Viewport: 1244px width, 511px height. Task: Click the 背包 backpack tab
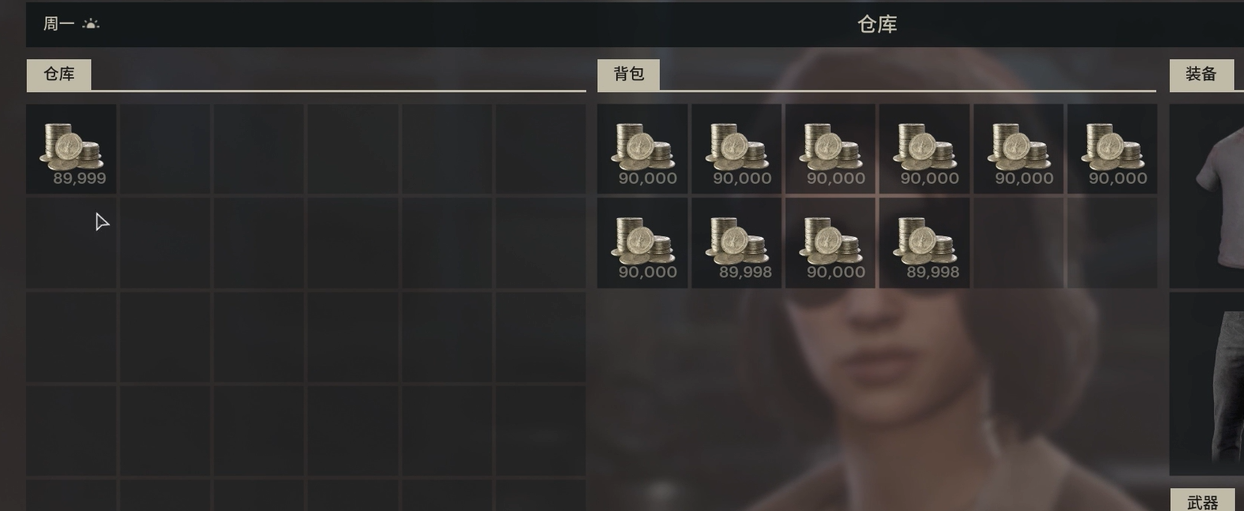pyautogui.click(x=628, y=75)
